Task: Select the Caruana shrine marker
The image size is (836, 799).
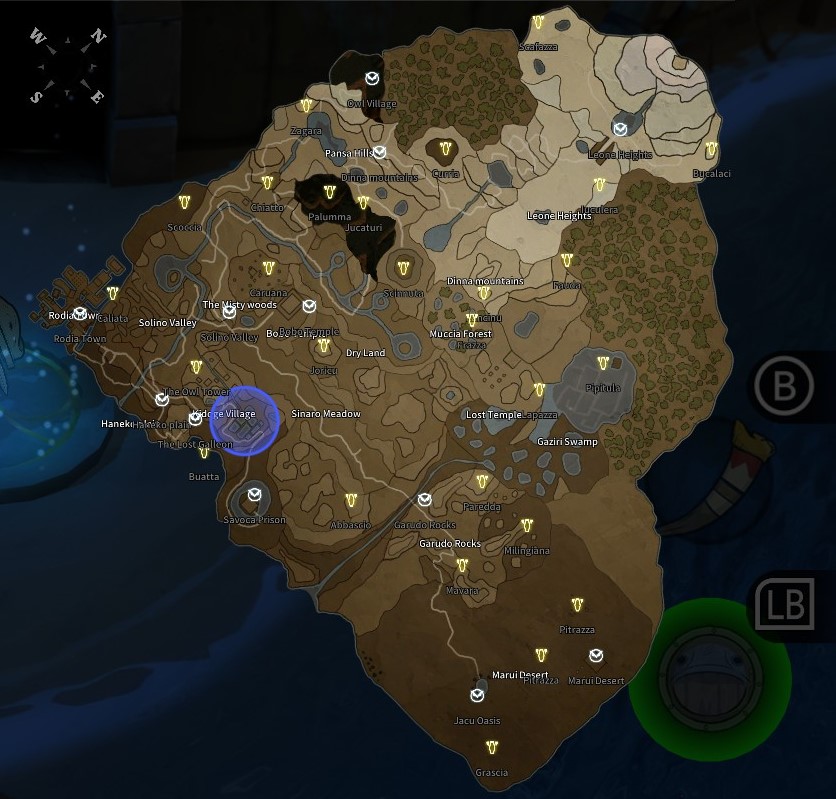Action: tap(268, 268)
